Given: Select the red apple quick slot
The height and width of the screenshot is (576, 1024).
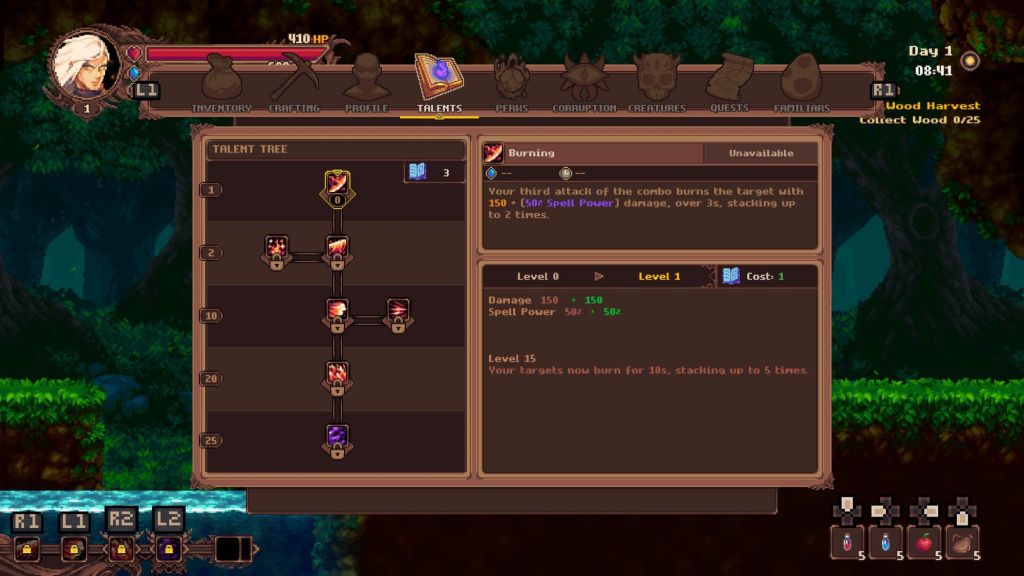Looking at the screenshot, I should [x=924, y=542].
